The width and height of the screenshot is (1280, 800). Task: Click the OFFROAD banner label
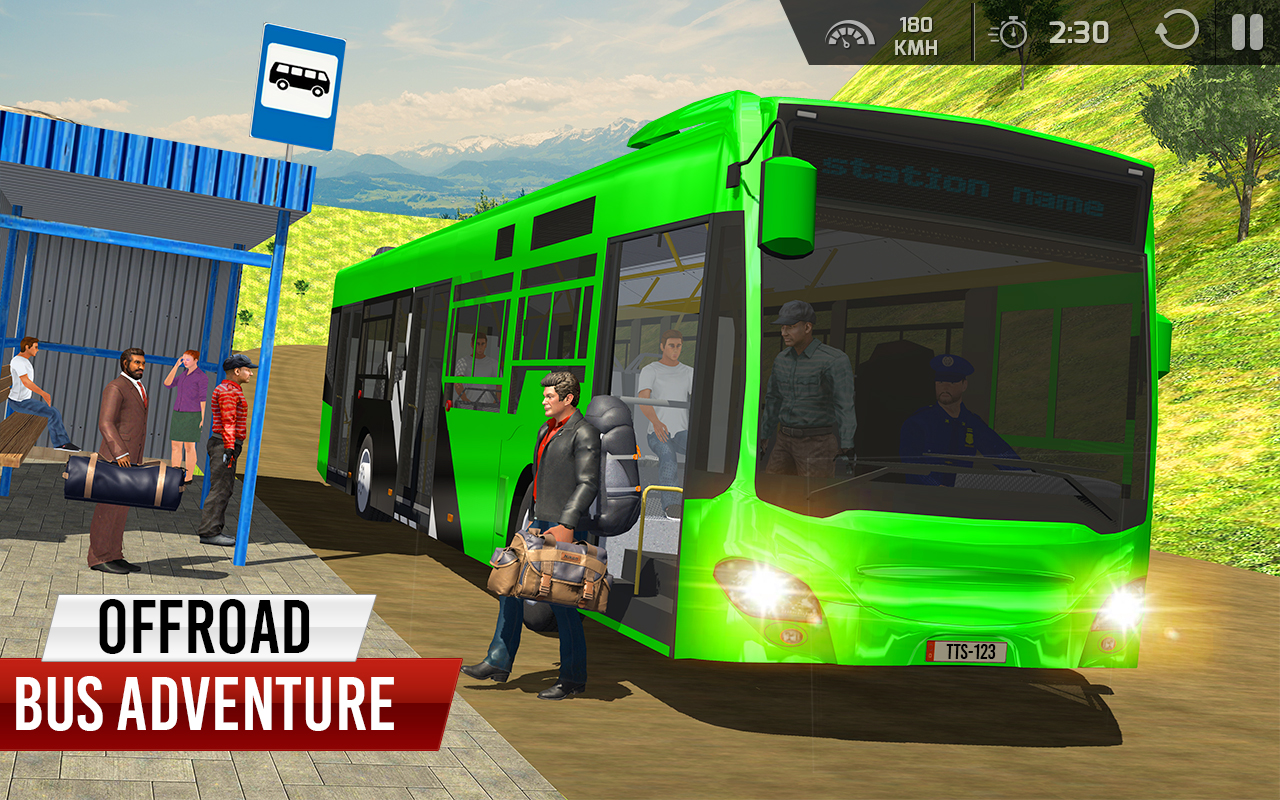coord(205,630)
